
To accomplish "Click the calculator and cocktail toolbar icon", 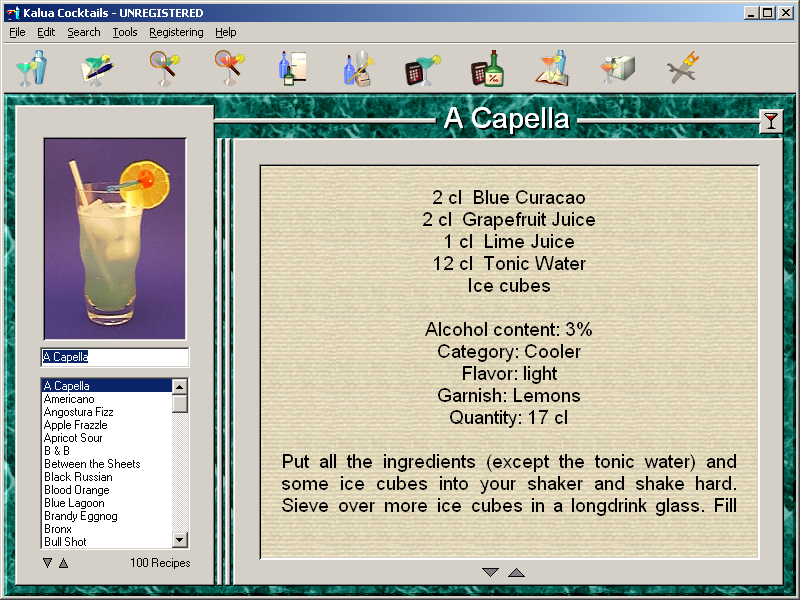I will (x=421, y=69).
